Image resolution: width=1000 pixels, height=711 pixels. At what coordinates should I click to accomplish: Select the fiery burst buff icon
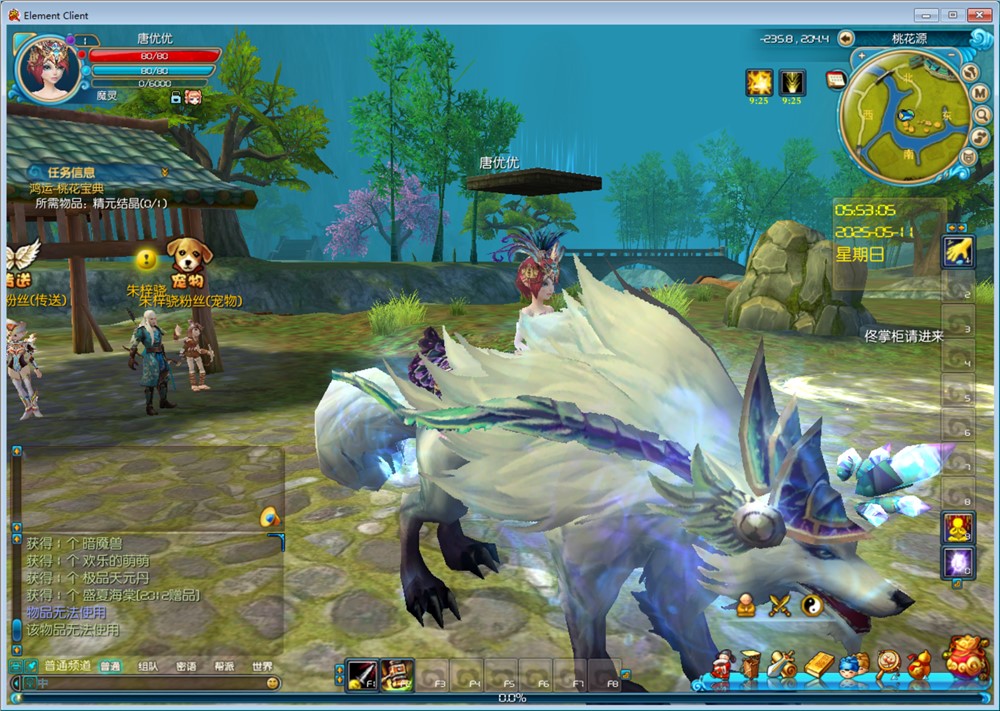(x=759, y=82)
